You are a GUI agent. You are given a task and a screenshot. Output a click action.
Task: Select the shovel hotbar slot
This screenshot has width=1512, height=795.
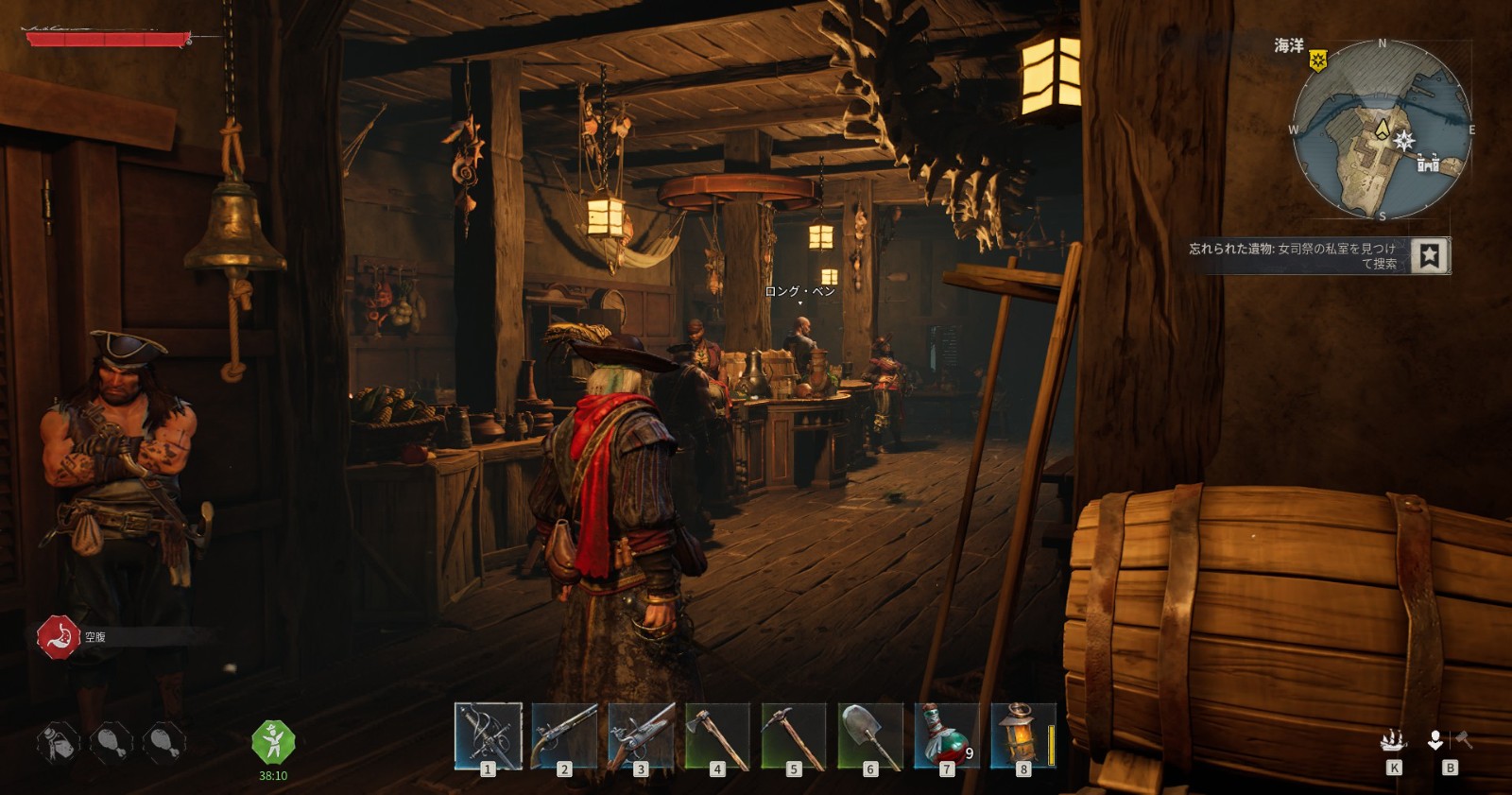pos(870,735)
